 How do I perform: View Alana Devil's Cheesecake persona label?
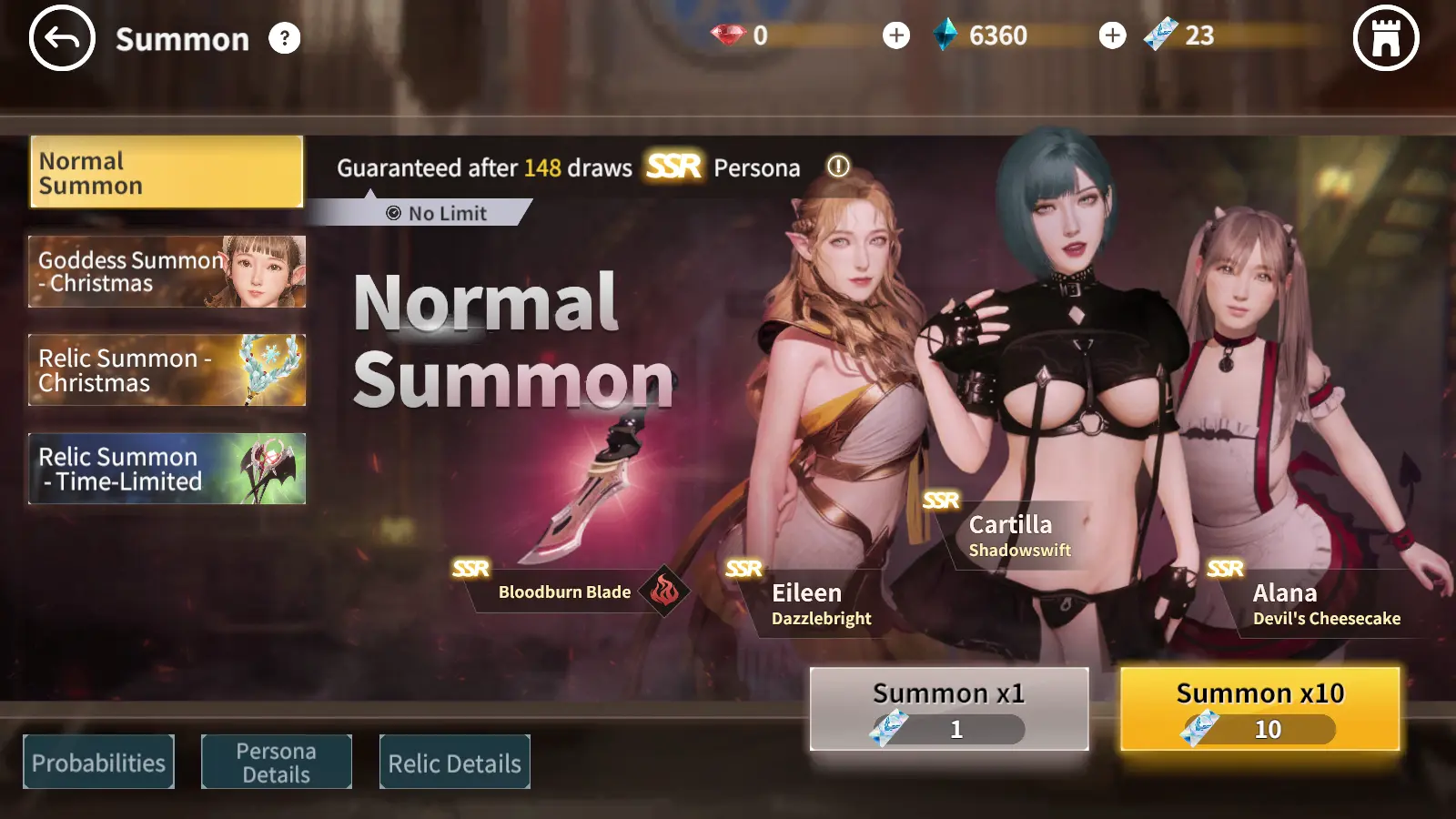pos(1325,604)
